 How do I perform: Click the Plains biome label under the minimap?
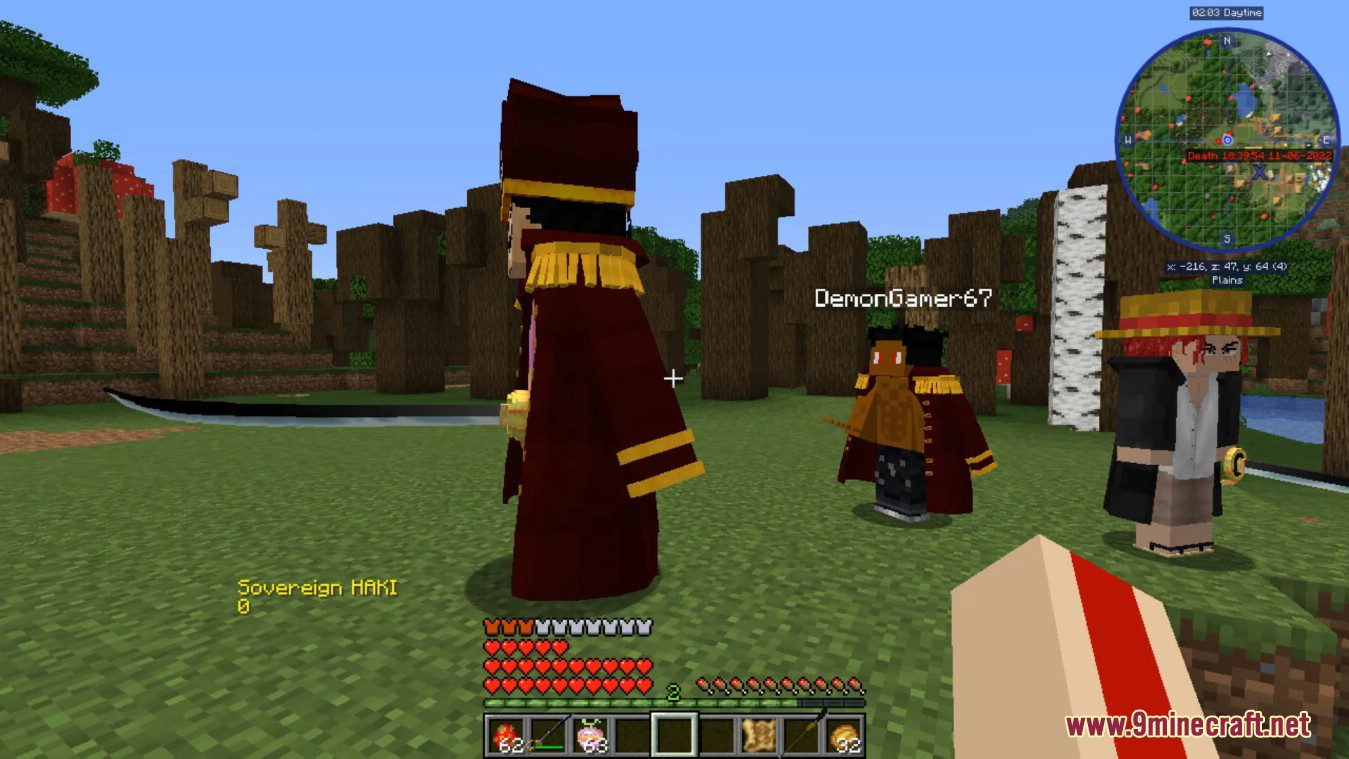1227,281
